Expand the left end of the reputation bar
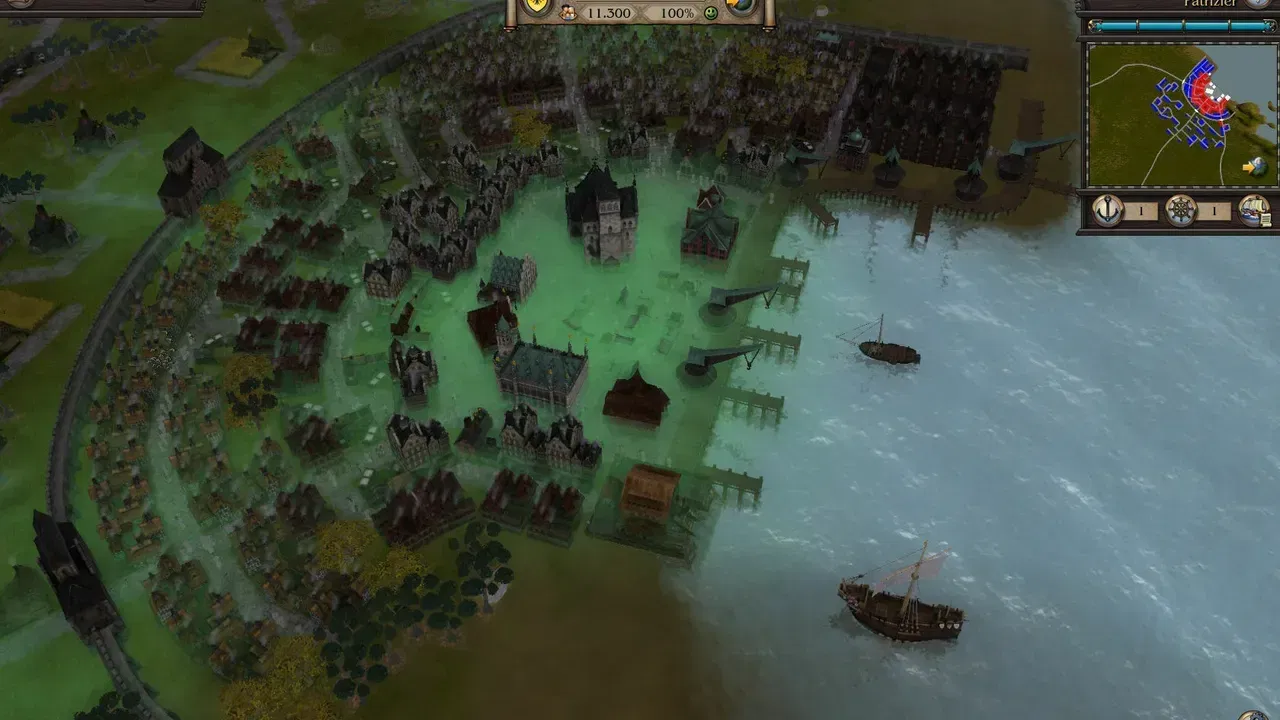Image resolution: width=1280 pixels, height=720 pixels. 1095,26
